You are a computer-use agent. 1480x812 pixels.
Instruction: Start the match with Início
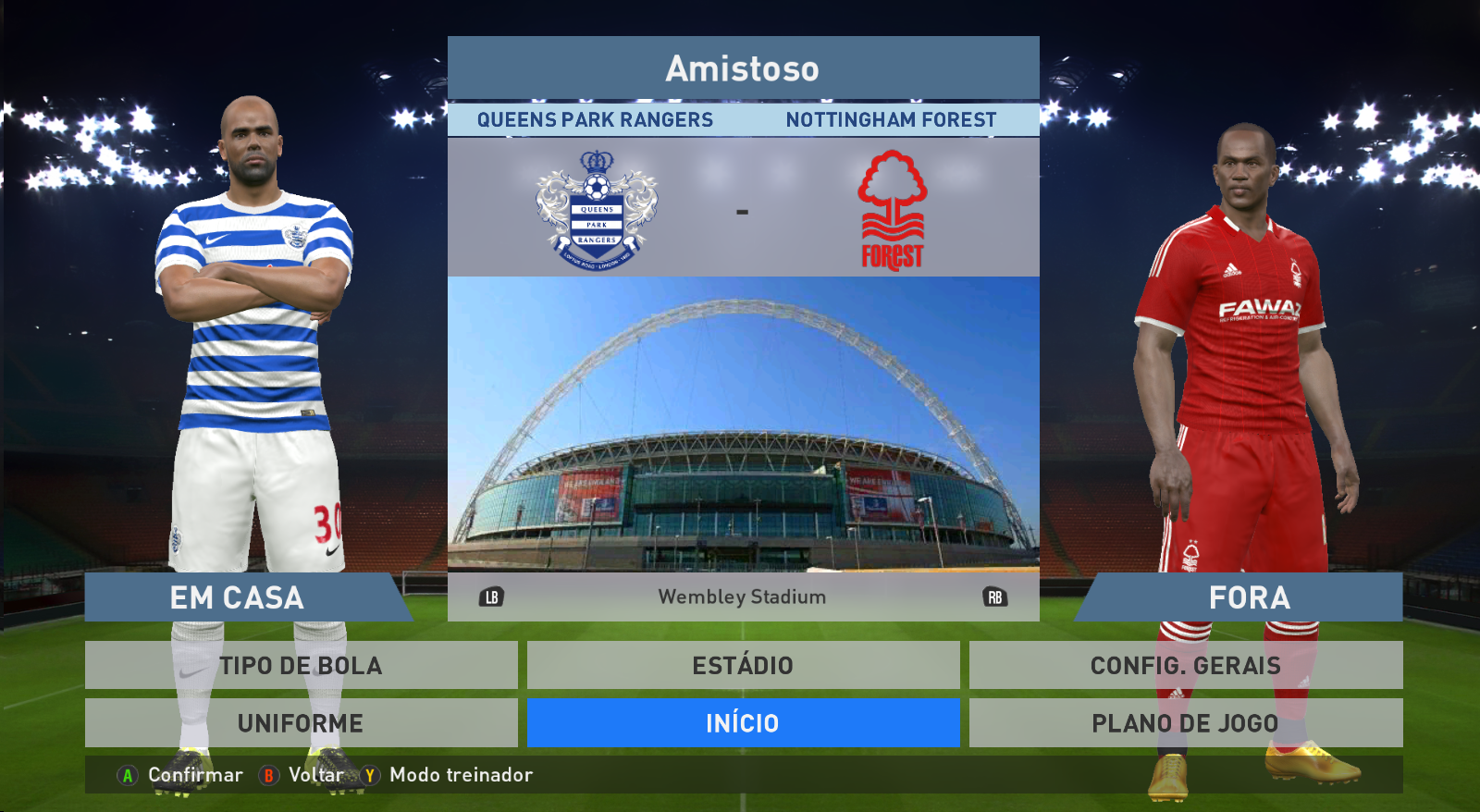pyautogui.click(x=743, y=722)
